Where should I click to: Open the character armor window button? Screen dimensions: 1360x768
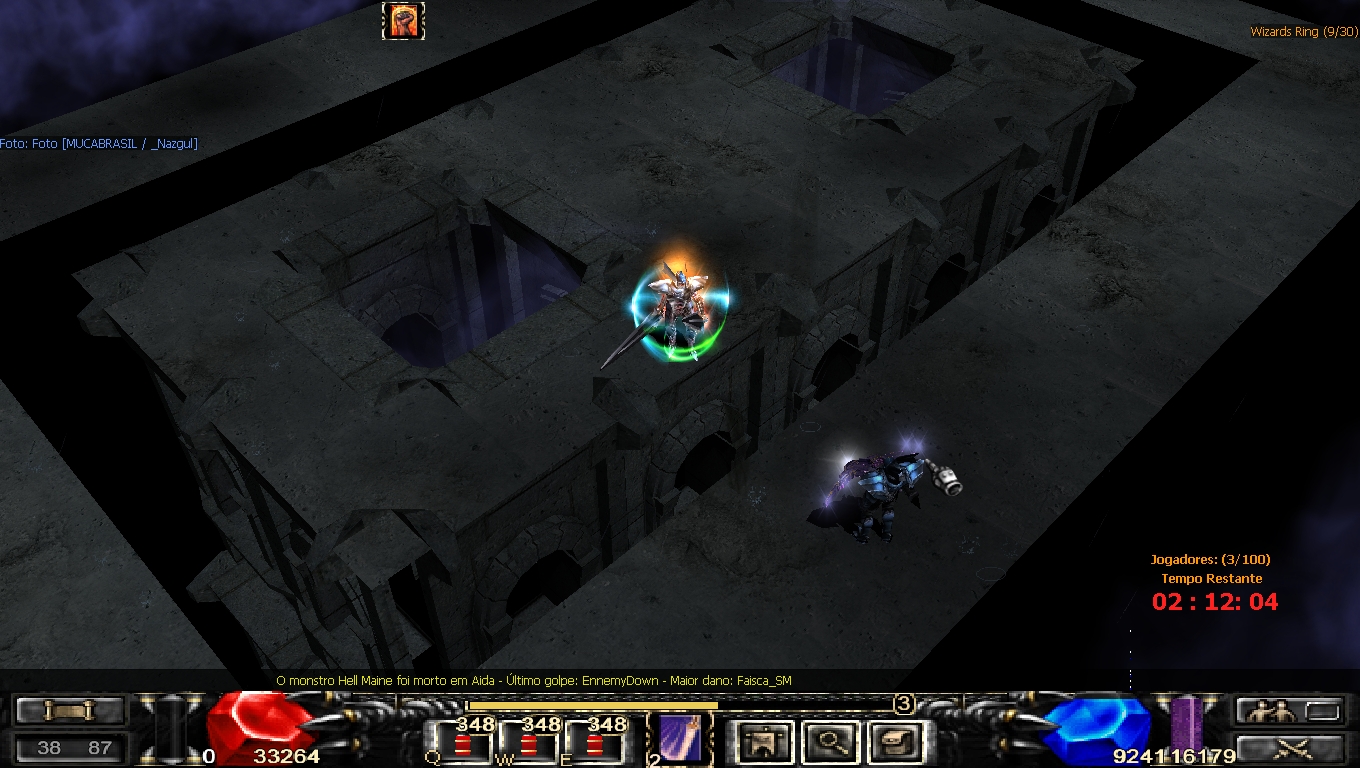click(x=765, y=742)
